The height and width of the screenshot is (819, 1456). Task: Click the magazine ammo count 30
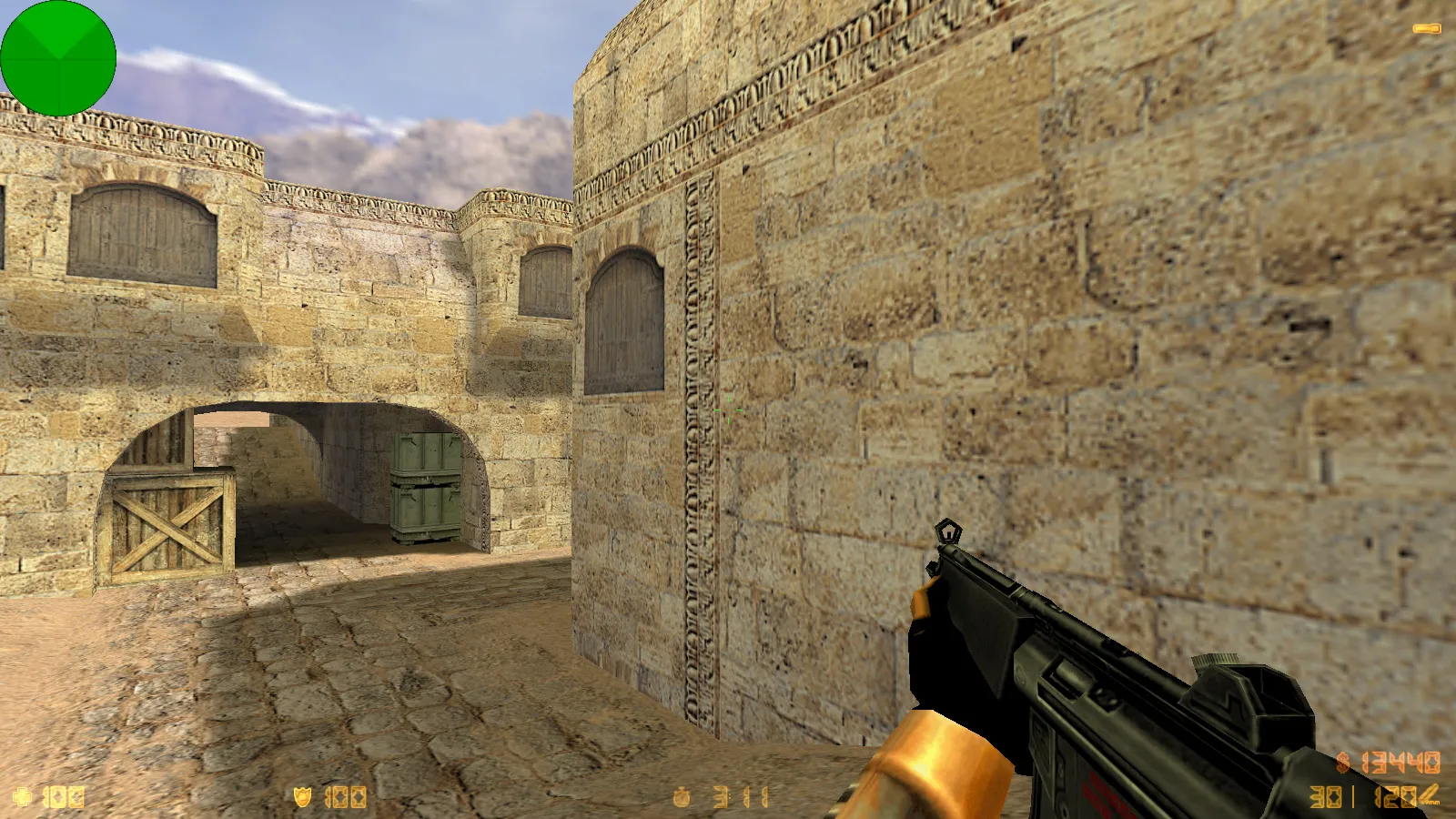tap(1324, 796)
